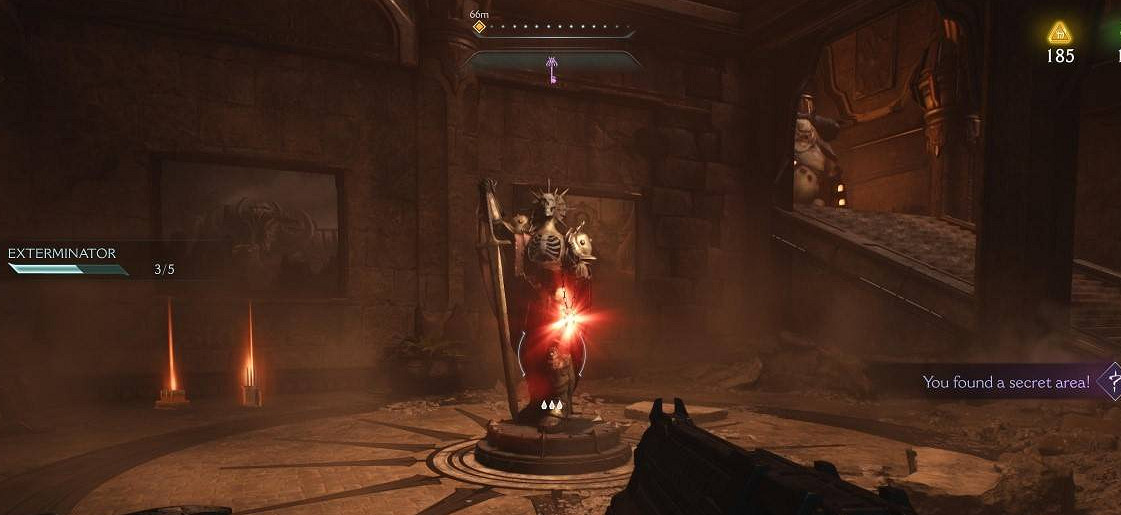The width and height of the screenshot is (1121, 515).
Task: Select the purple key marker on compass
Action: (x=551, y=67)
